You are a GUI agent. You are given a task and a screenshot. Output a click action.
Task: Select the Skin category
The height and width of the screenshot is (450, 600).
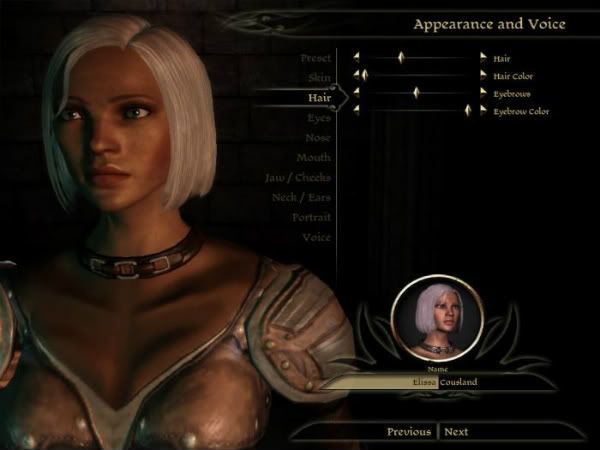(x=320, y=78)
